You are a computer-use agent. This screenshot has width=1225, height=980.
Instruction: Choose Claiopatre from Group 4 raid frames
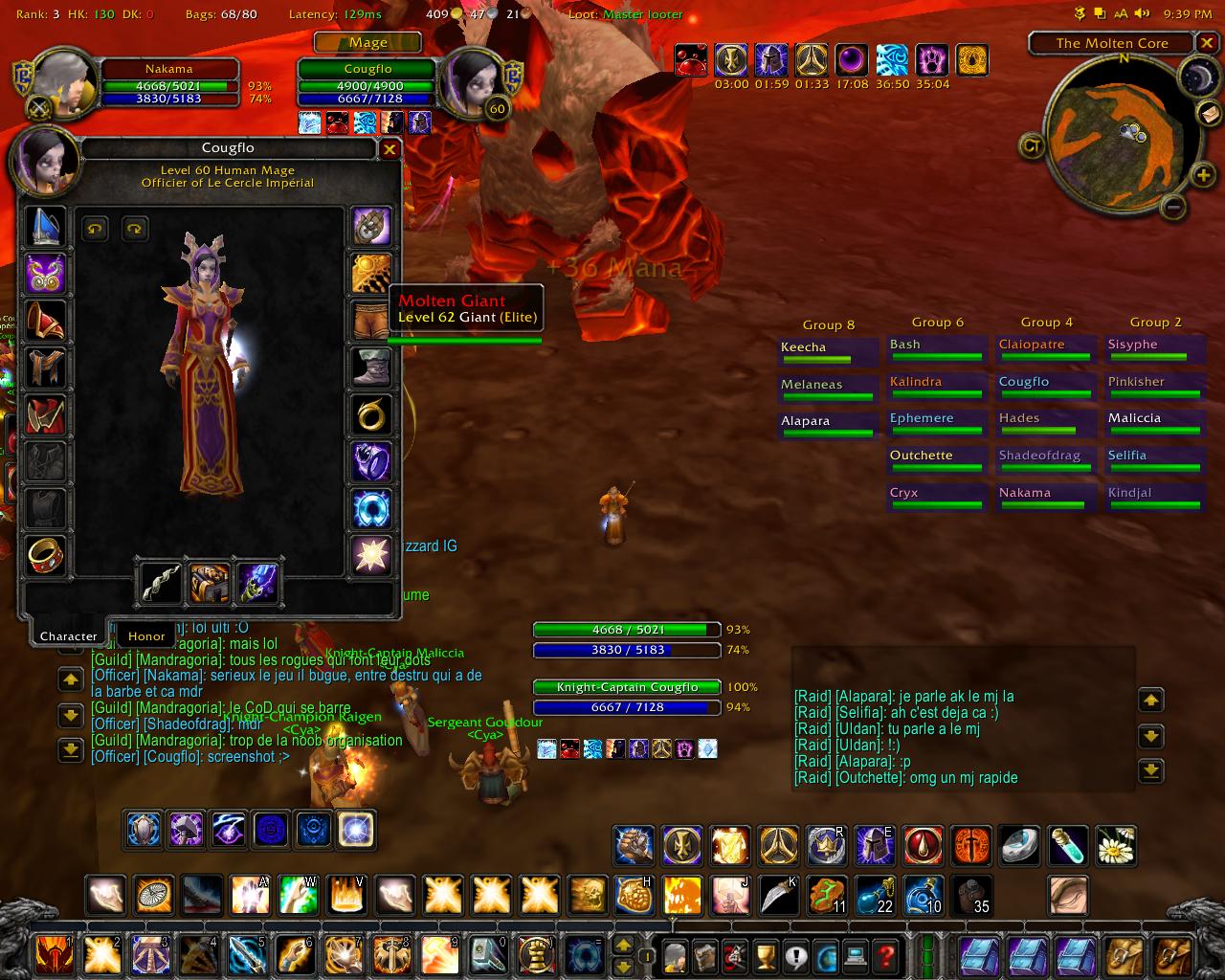[1044, 347]
